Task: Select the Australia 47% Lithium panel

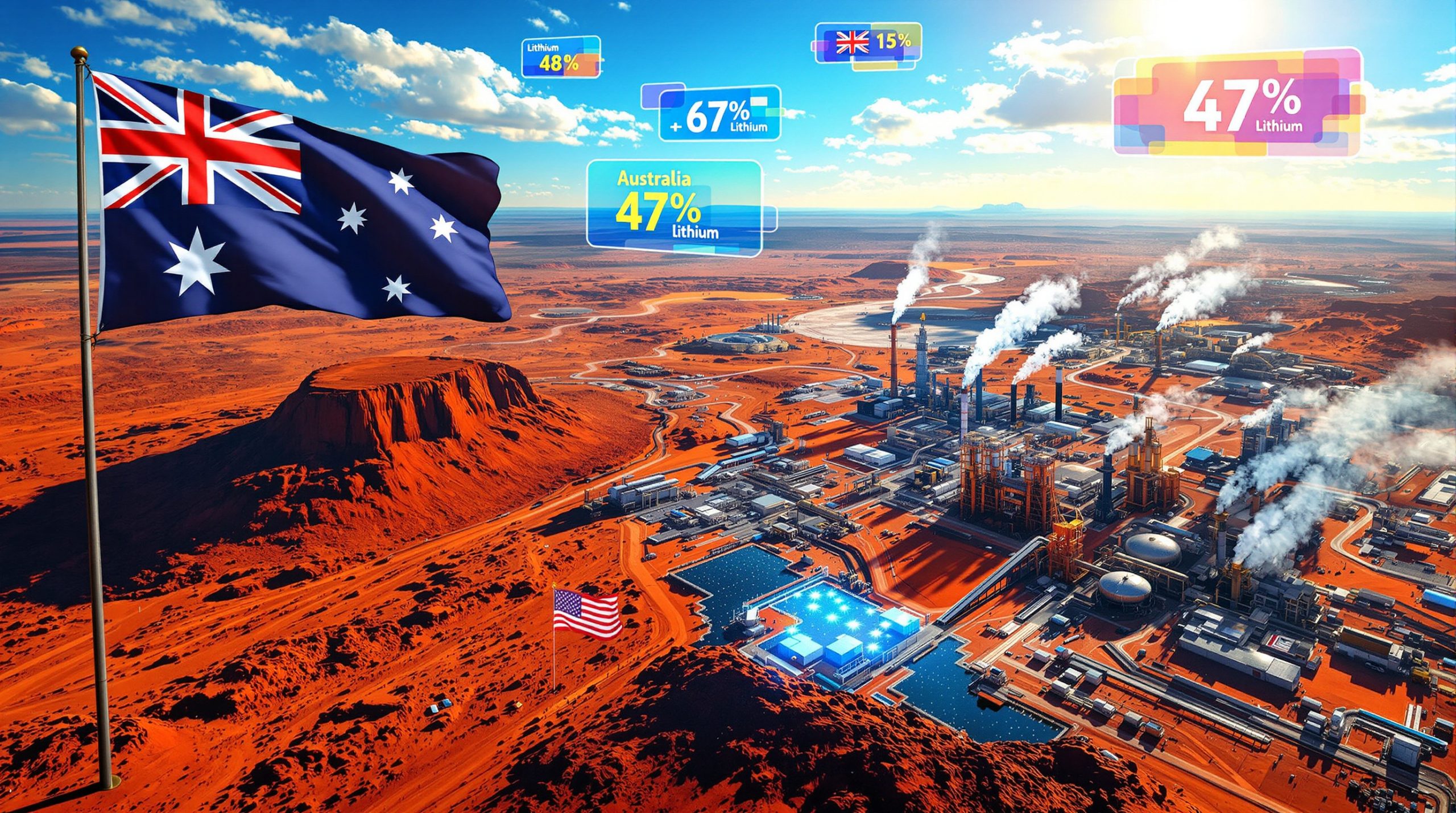Action: 675,208
